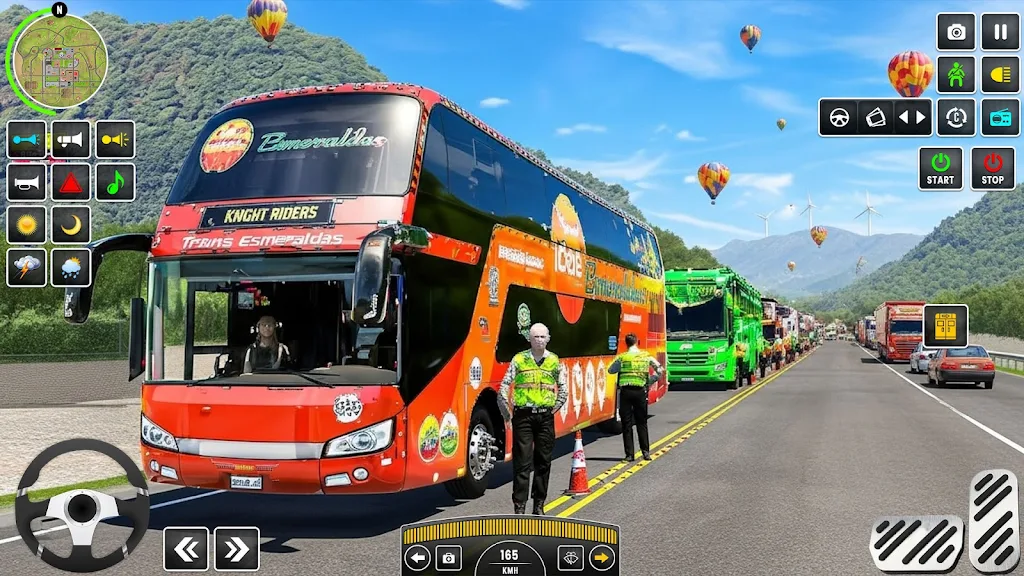
Task: Turn on the red hazard triangle
Action: (x=71, y=182)
